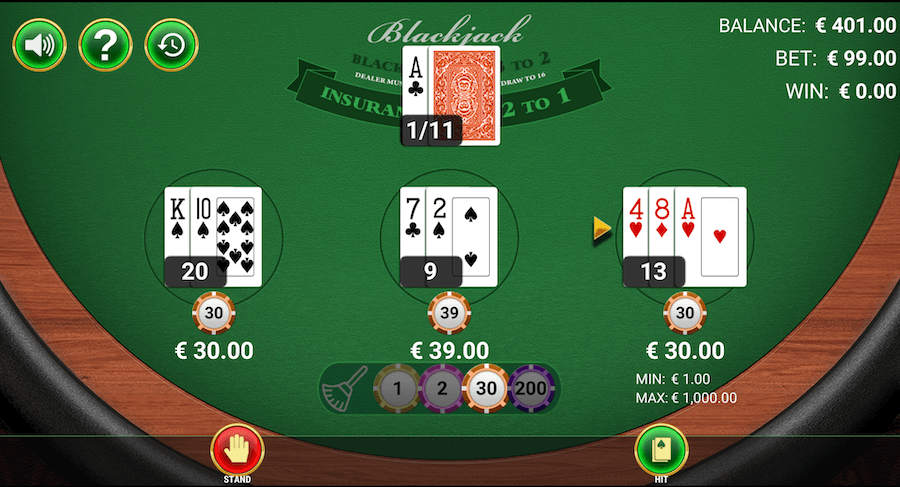Click the red Stand button
900x487 pixels.
(237, 450)
